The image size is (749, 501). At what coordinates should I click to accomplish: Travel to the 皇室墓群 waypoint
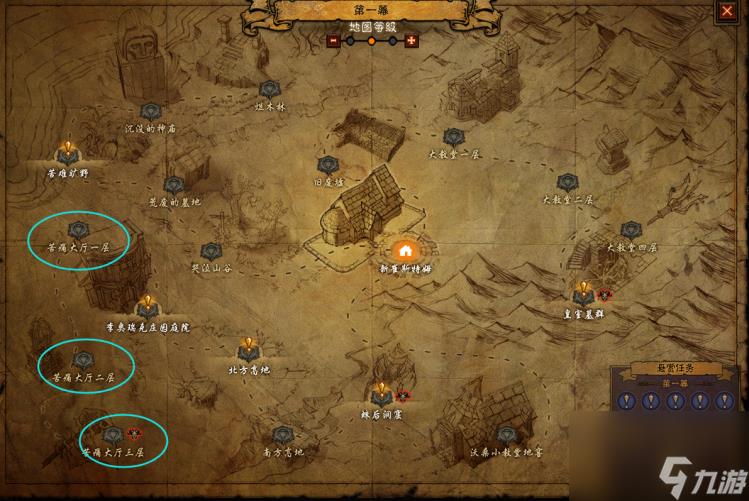(584, 294)
